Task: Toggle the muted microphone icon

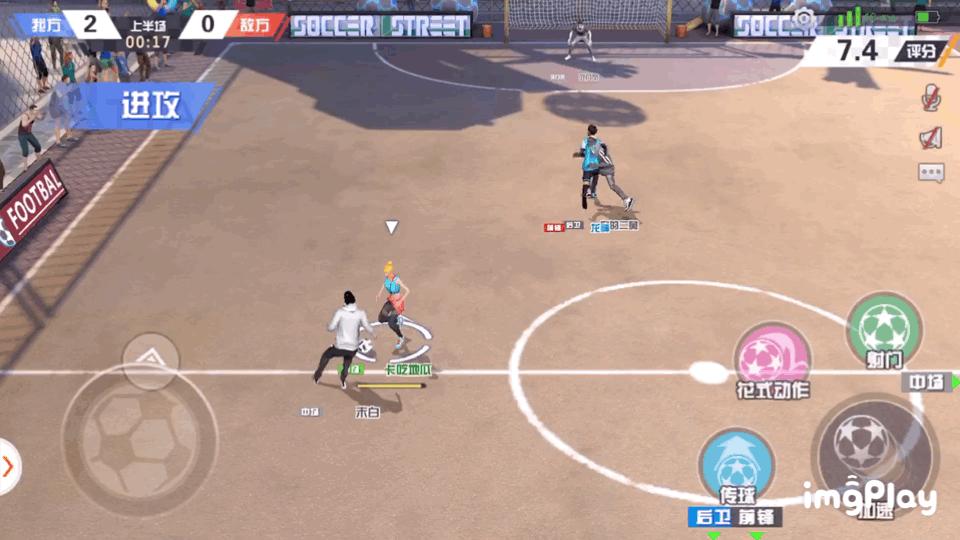Action: [x=931, y=97]
